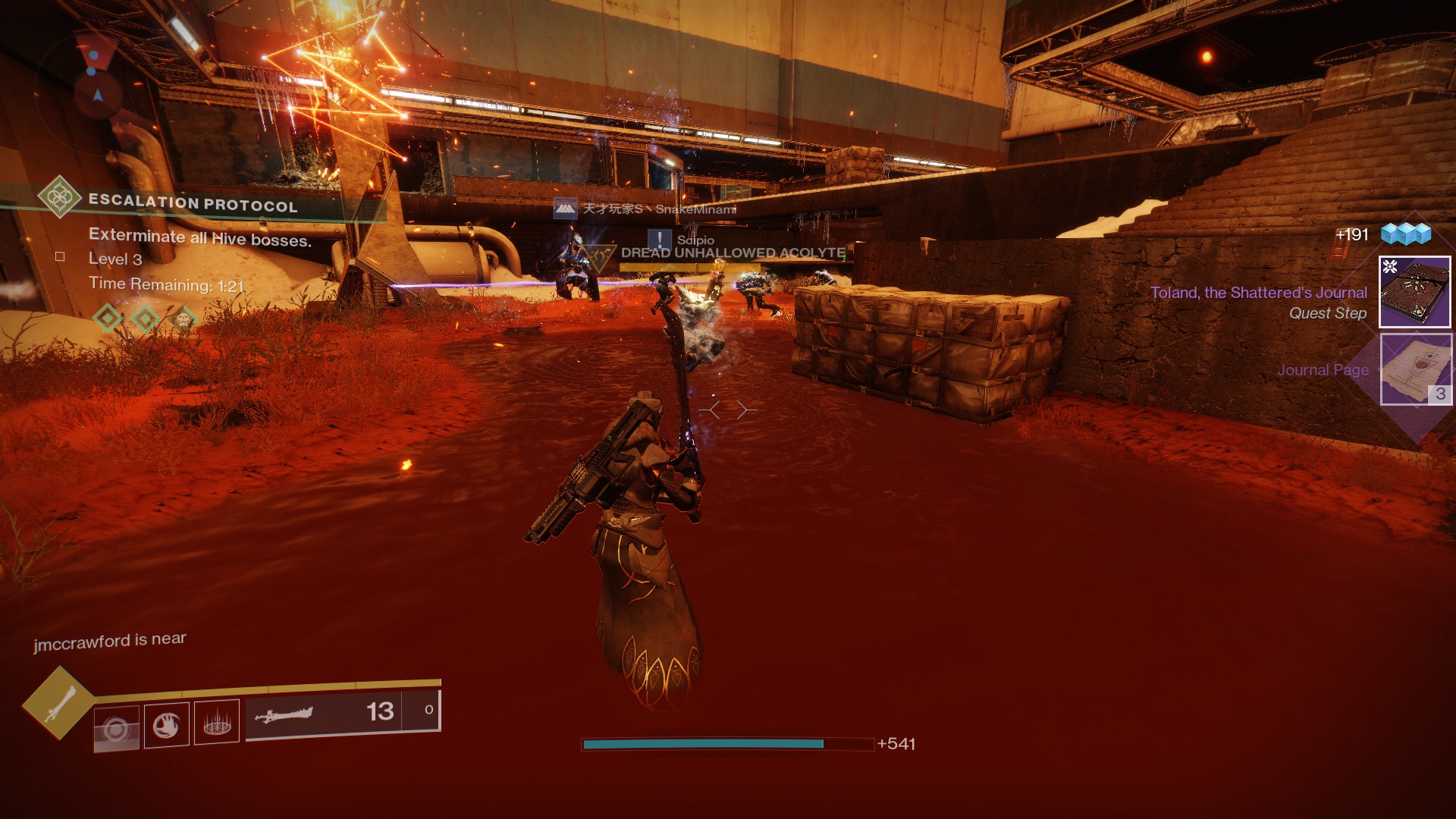The width and height of the screenshot is (1456, 819).
Task: Open the Escalation Protocol objective tracker
Action: (193, 203)
